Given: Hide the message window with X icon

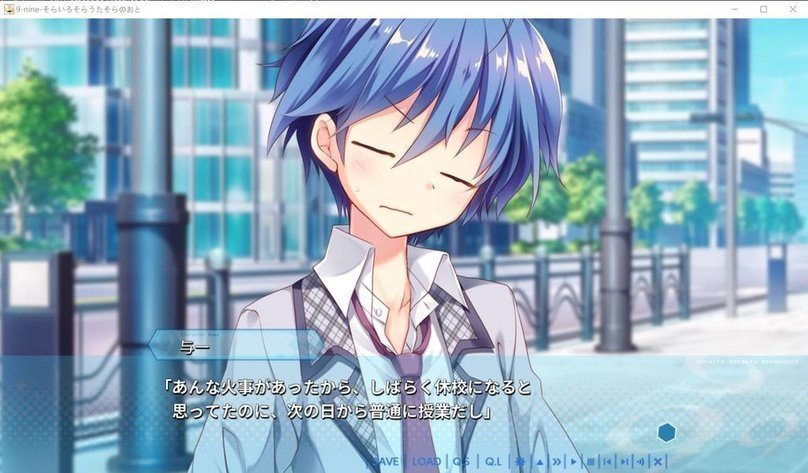Looking at the screenshot, I should (658, 461).
